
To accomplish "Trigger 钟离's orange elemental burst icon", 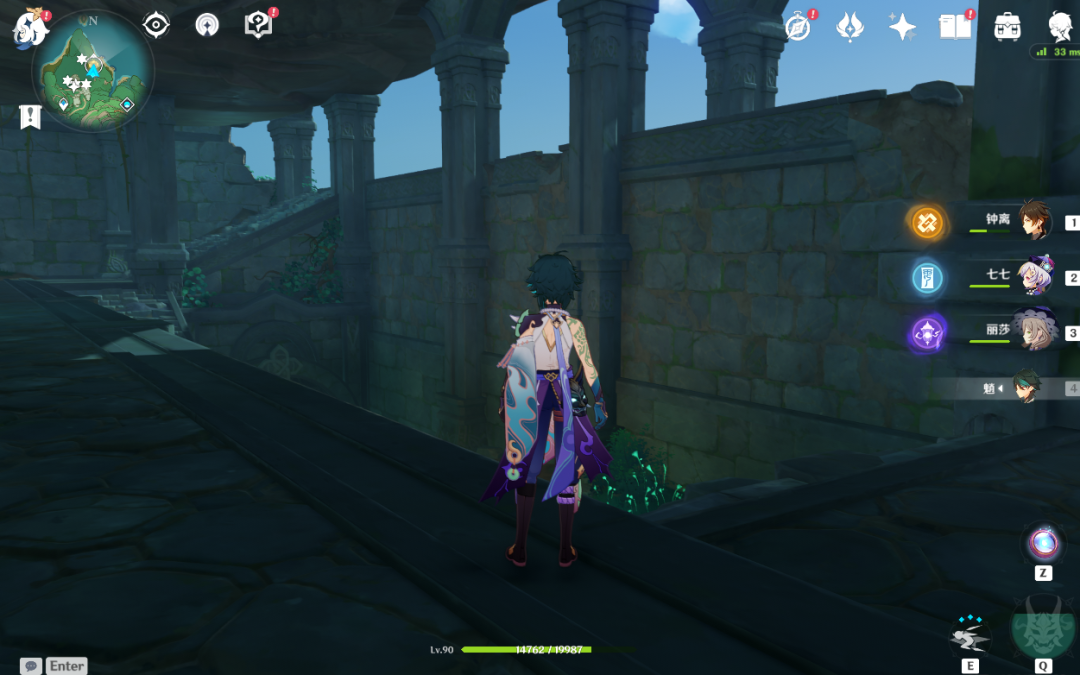I will (926, 222).
